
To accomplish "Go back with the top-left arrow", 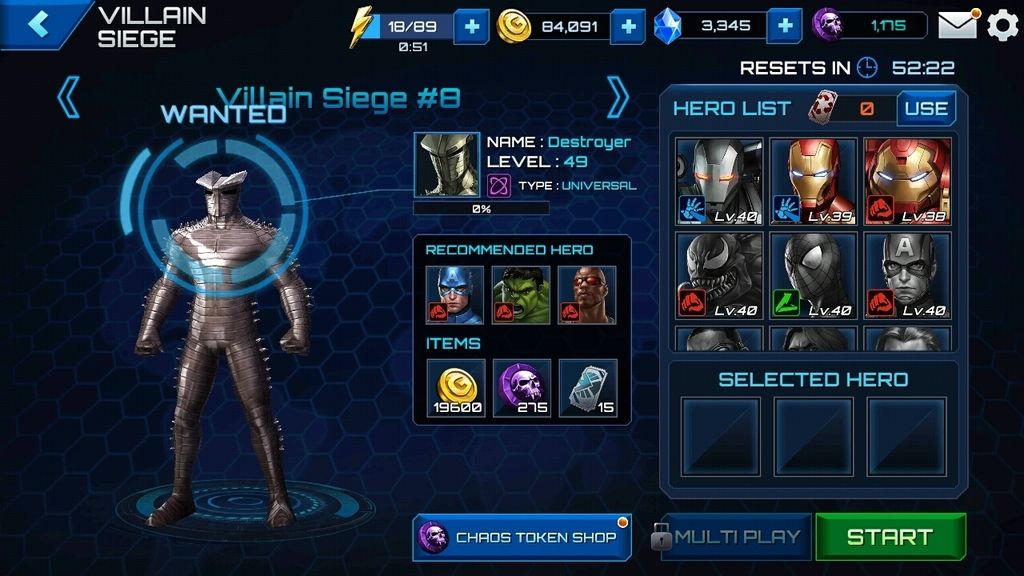I will point(38,24).
